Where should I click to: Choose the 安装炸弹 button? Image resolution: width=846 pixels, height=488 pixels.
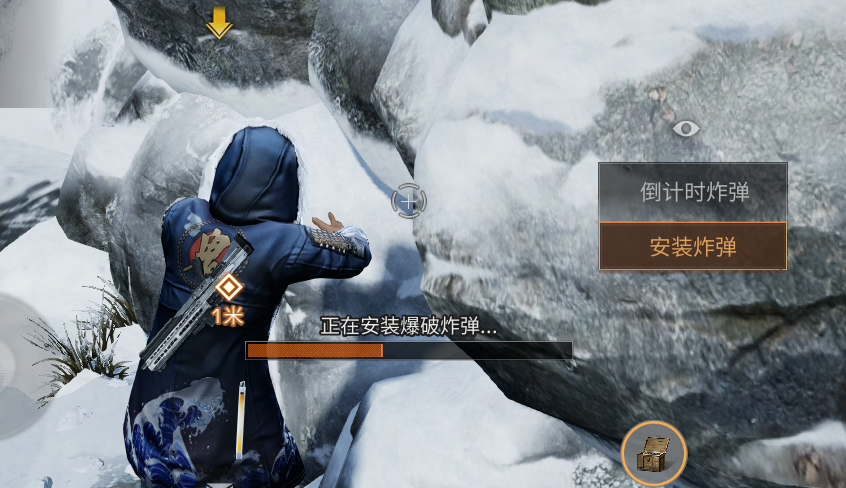(x=692, y=246)
